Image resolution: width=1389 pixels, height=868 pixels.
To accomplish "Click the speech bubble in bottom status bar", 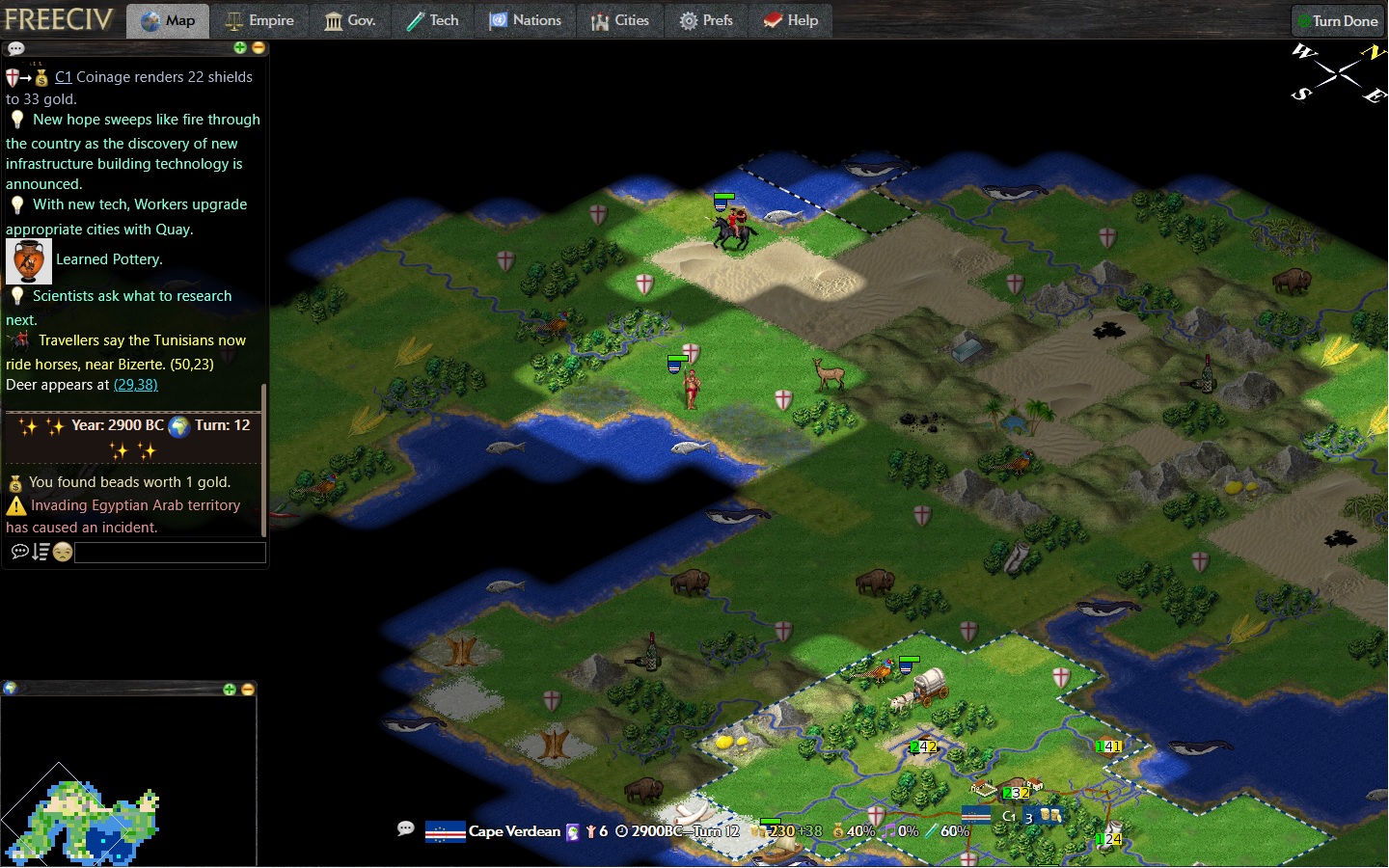I will 406,828.
